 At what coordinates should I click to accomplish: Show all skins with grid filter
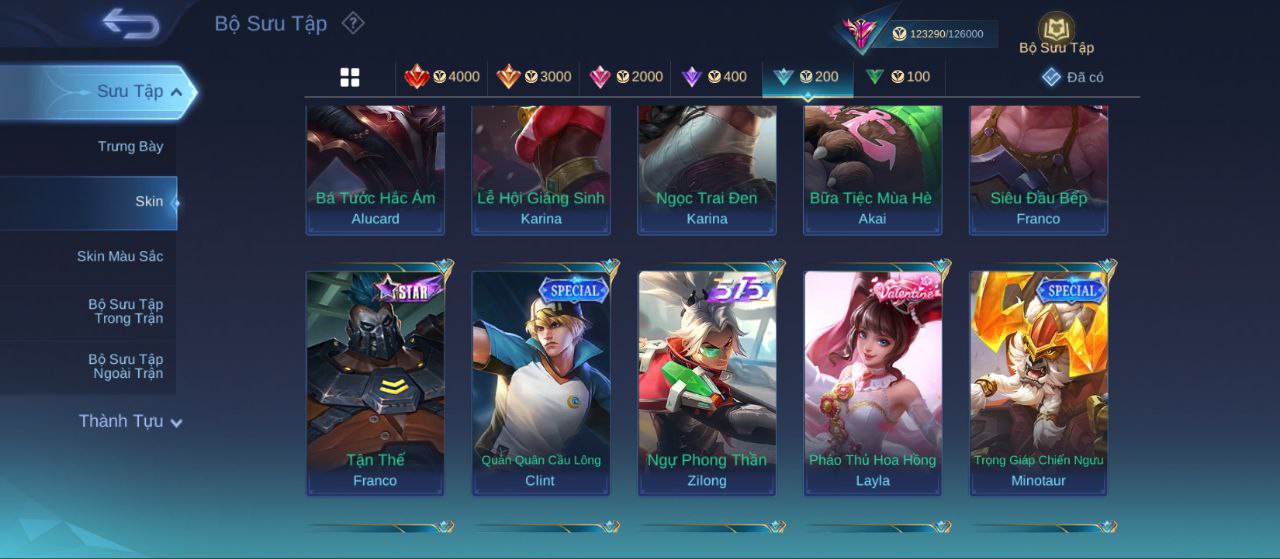click(350, 77)
